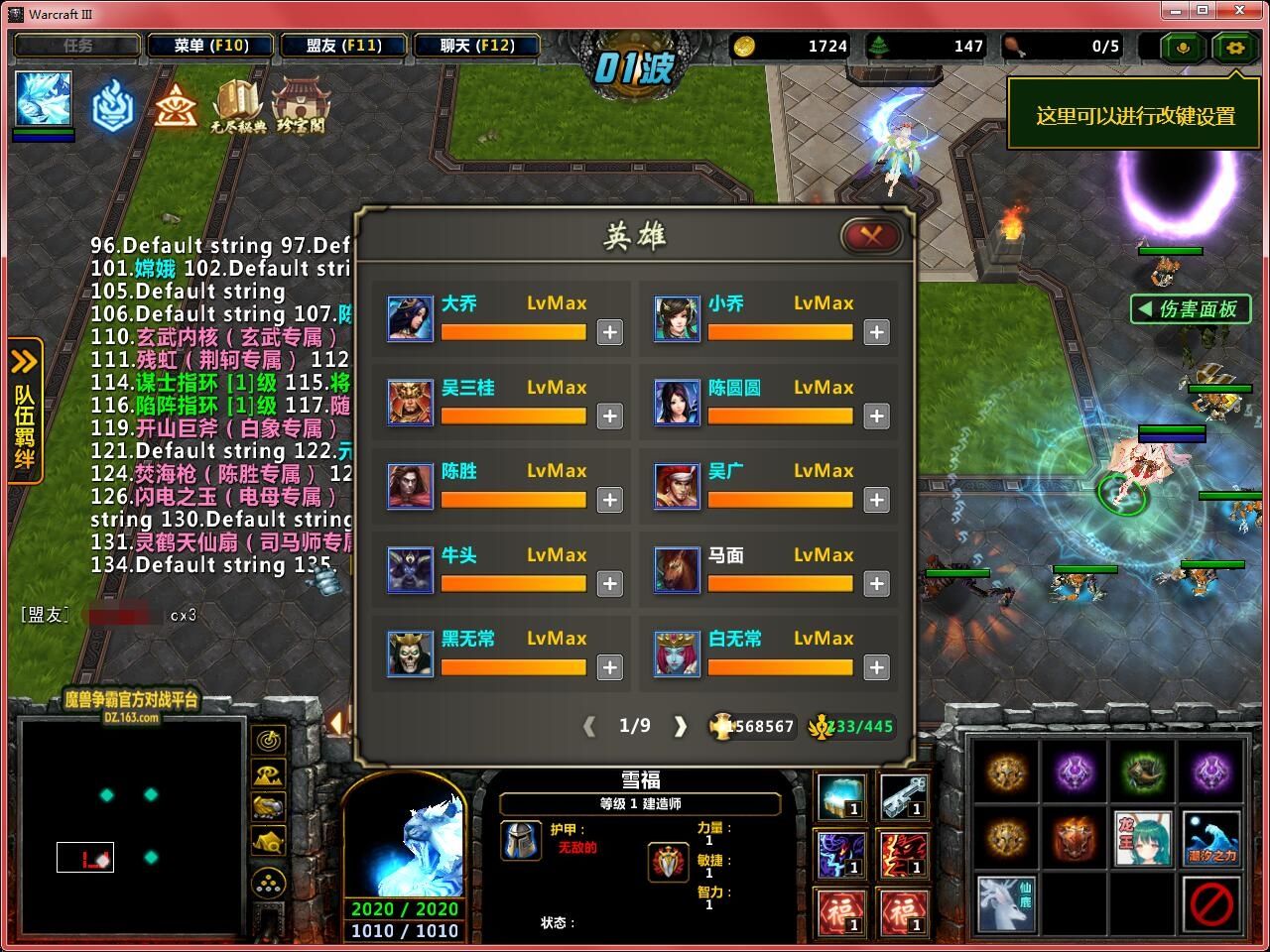Screen dimensions: 1270x952
Task: Click the red cancel command icon
Action: tap(1210, 903)
